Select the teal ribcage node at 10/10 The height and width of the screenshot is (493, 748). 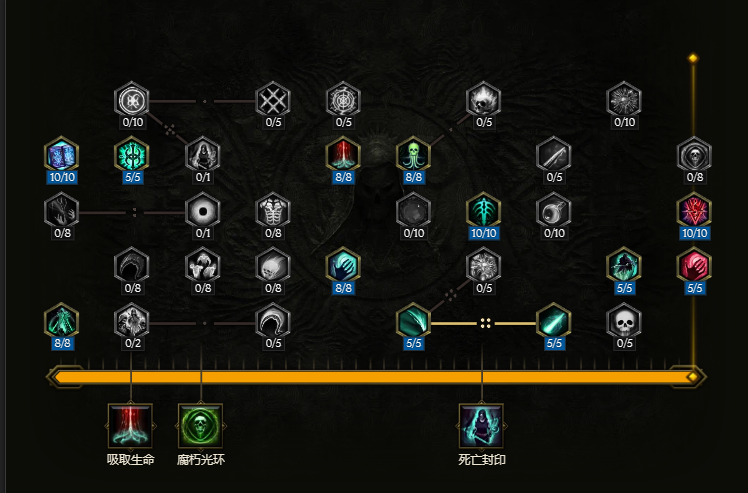483,210
